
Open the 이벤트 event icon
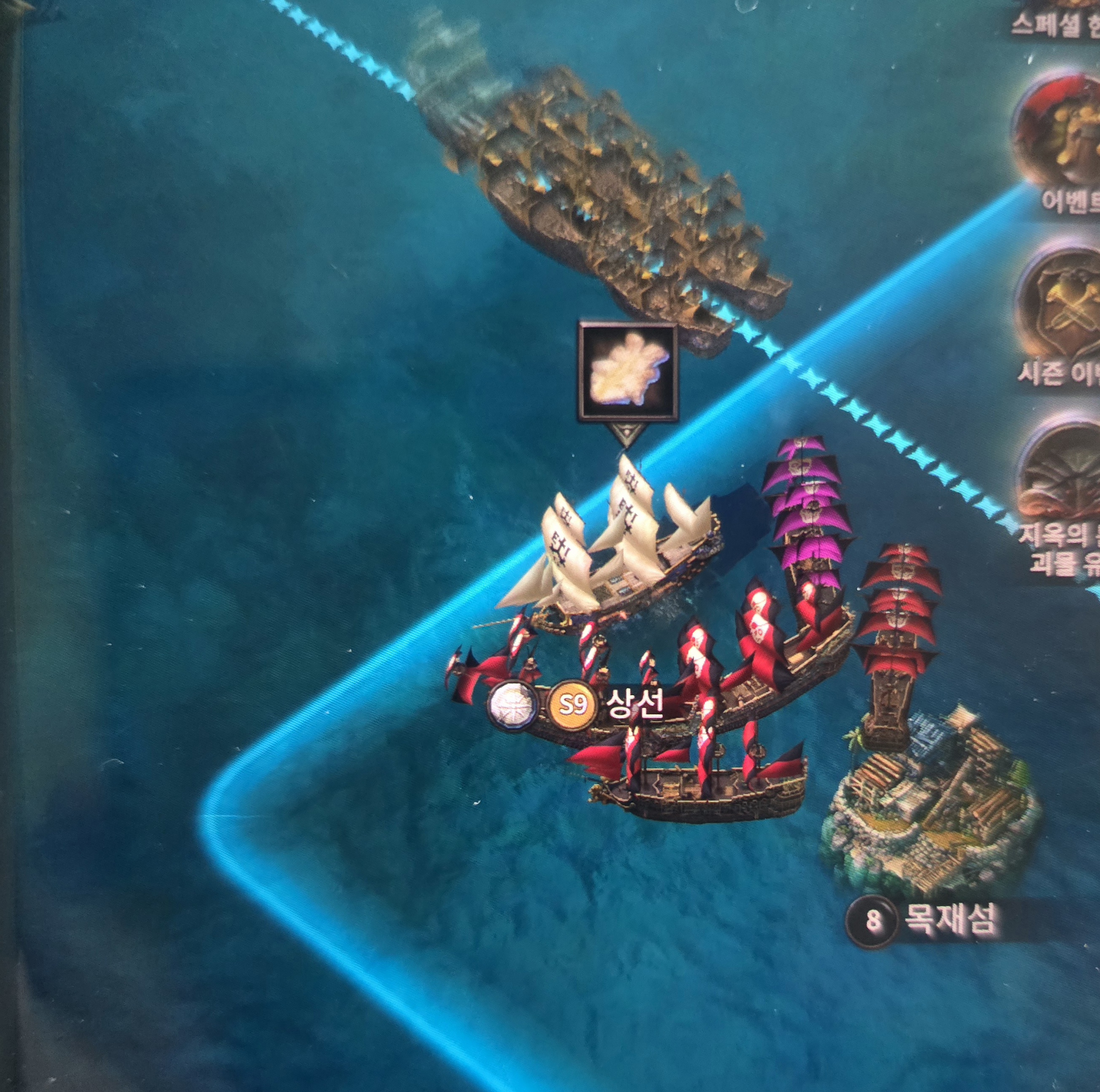[x=1059, y=134]
